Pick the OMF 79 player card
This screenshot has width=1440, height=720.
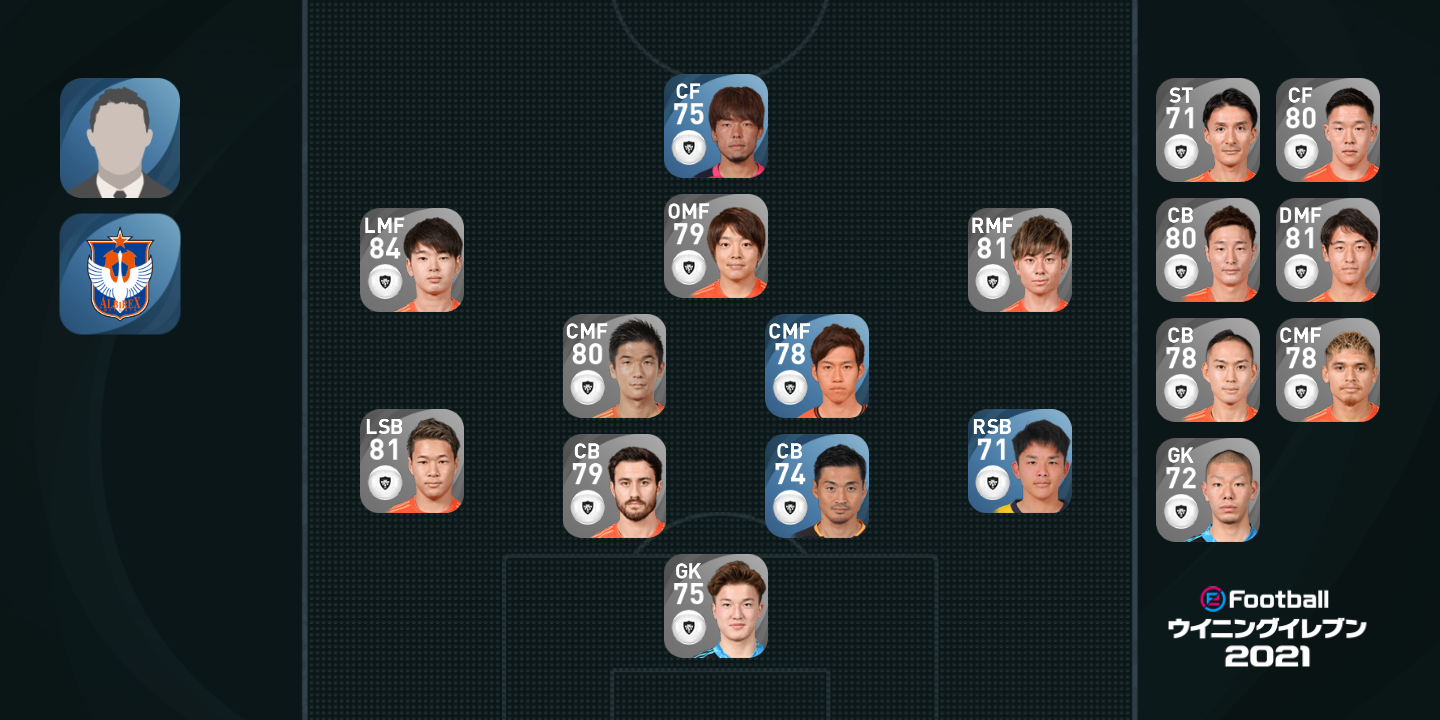pos(716,246)
